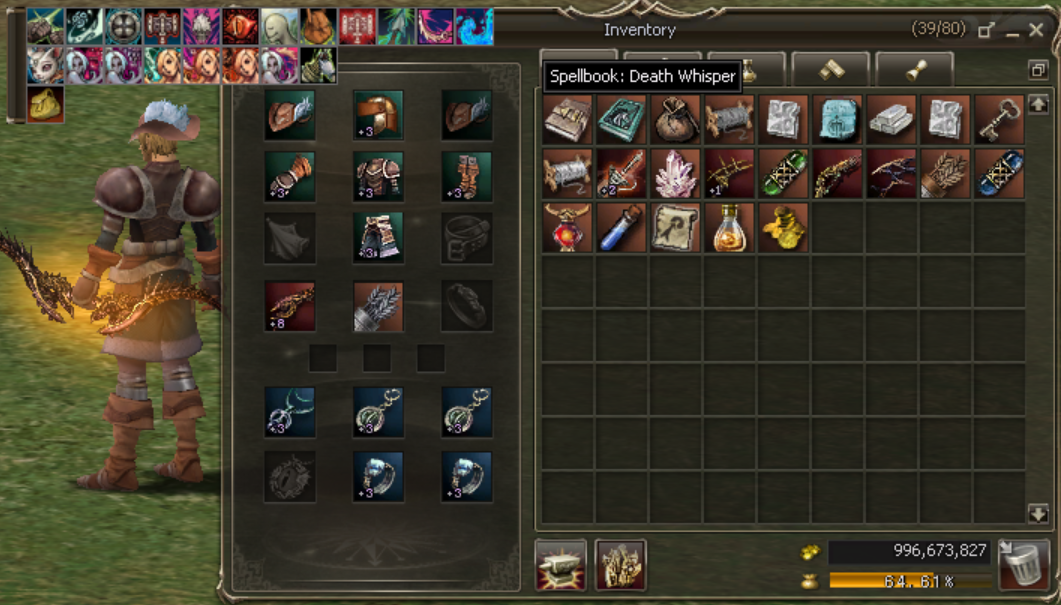Select the pink crystal cluster item
This screenshot has width=1061, height=605.
(676, 174)
